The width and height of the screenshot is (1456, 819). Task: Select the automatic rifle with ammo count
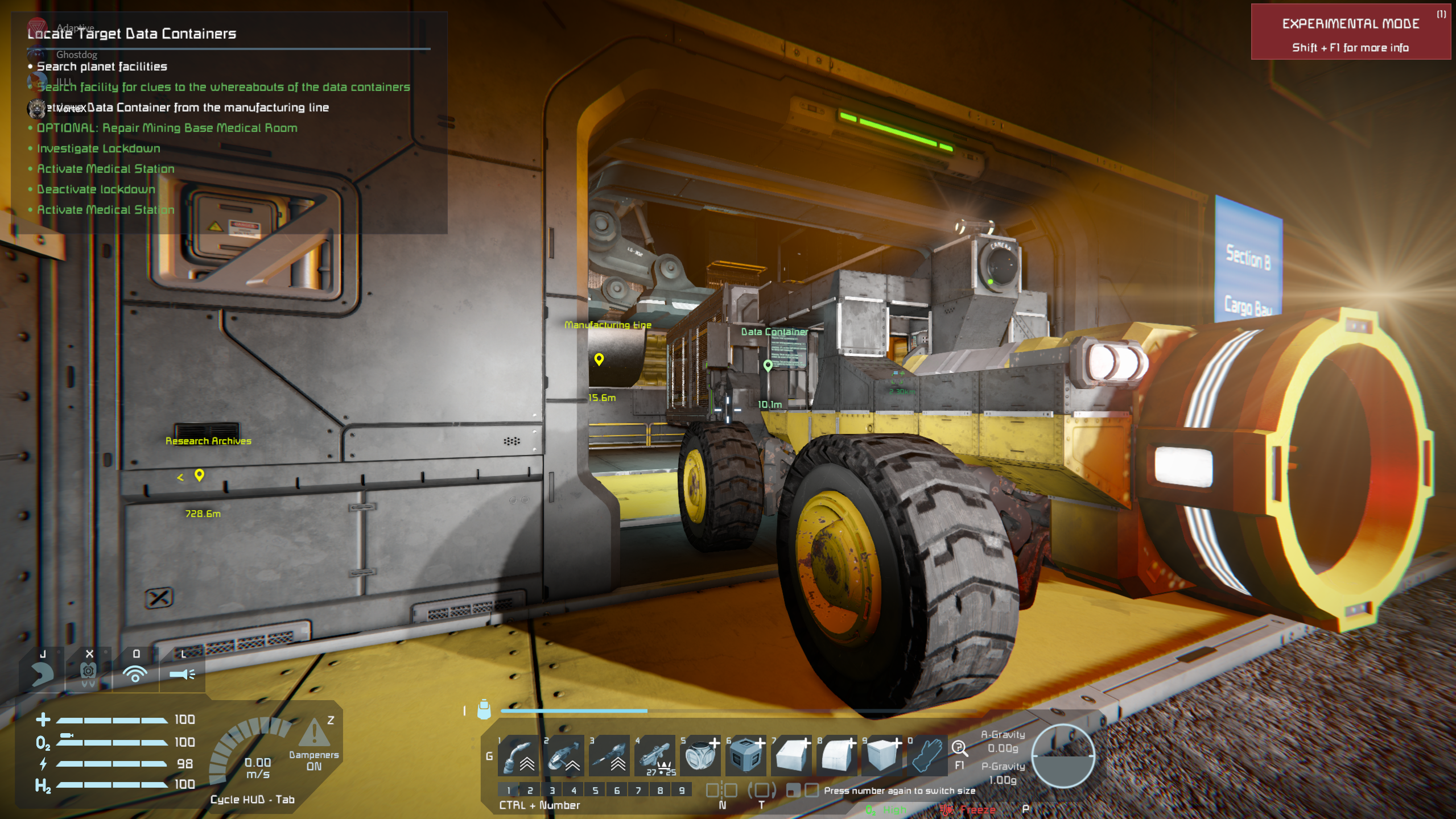pos(655,756)
